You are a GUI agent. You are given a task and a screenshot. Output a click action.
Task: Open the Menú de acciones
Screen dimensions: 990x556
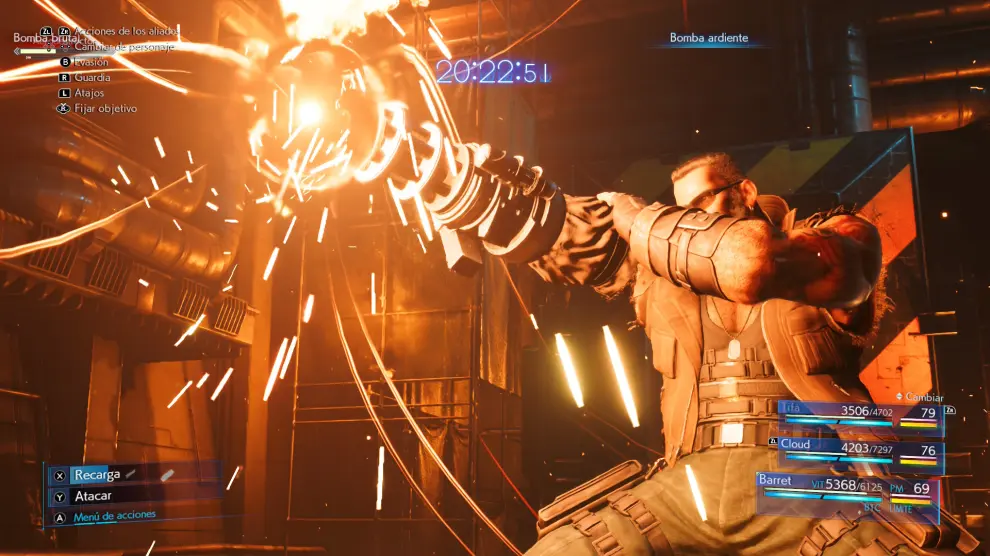(x=114, y=516)
